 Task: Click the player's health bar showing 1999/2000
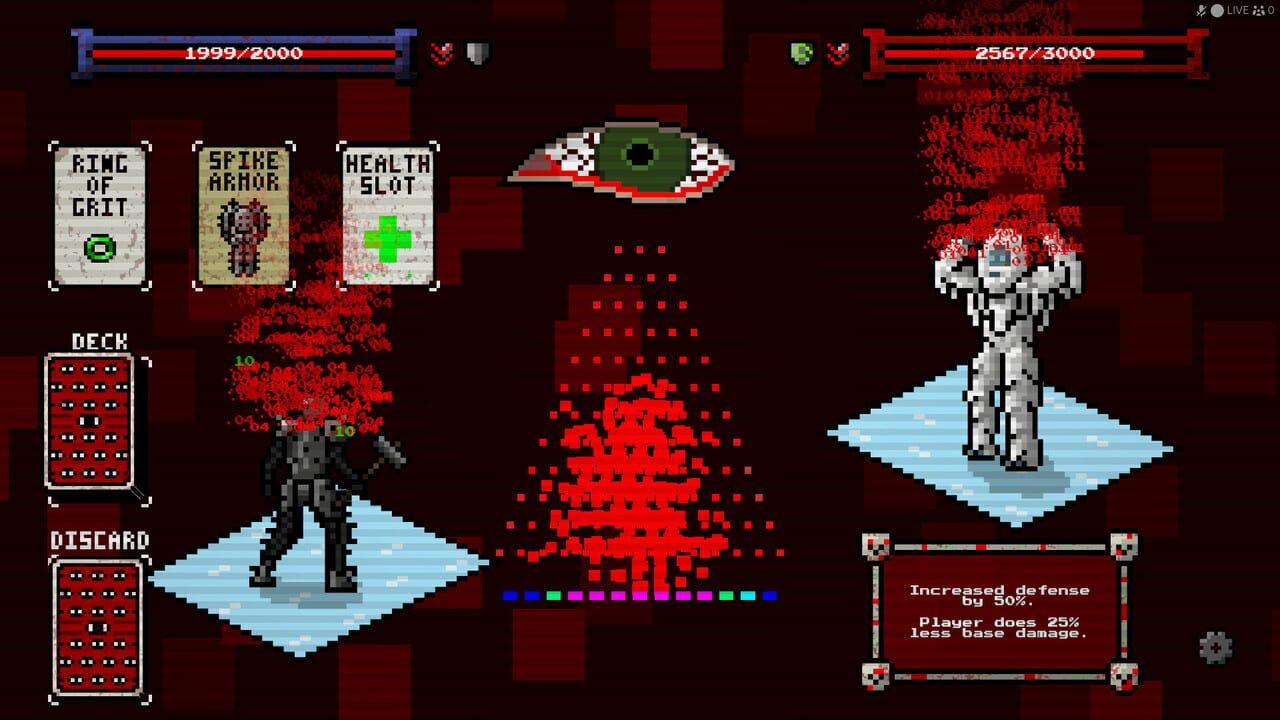(246, 53)
